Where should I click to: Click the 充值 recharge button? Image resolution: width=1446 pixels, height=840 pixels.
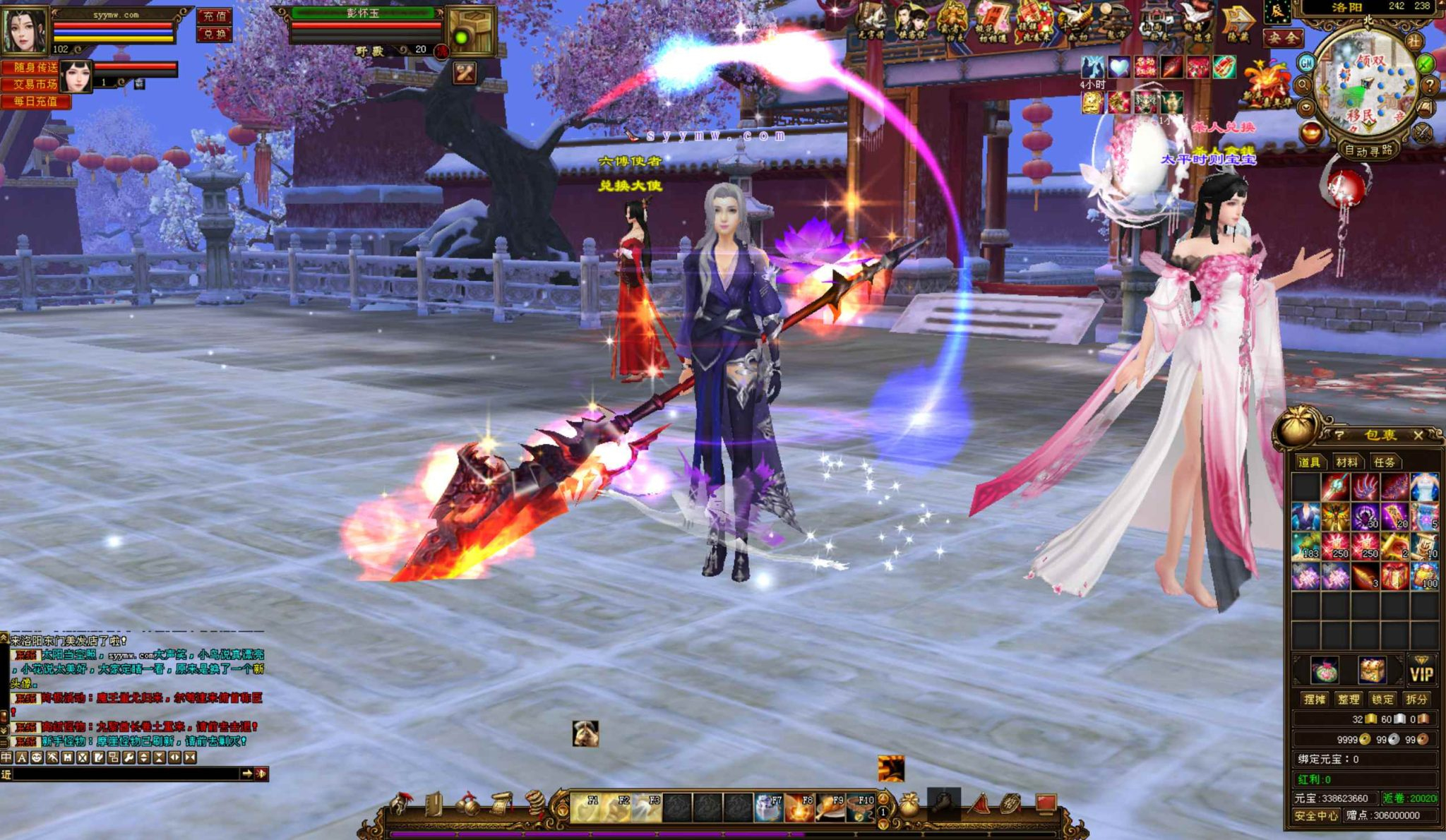[x=214, y=16]
